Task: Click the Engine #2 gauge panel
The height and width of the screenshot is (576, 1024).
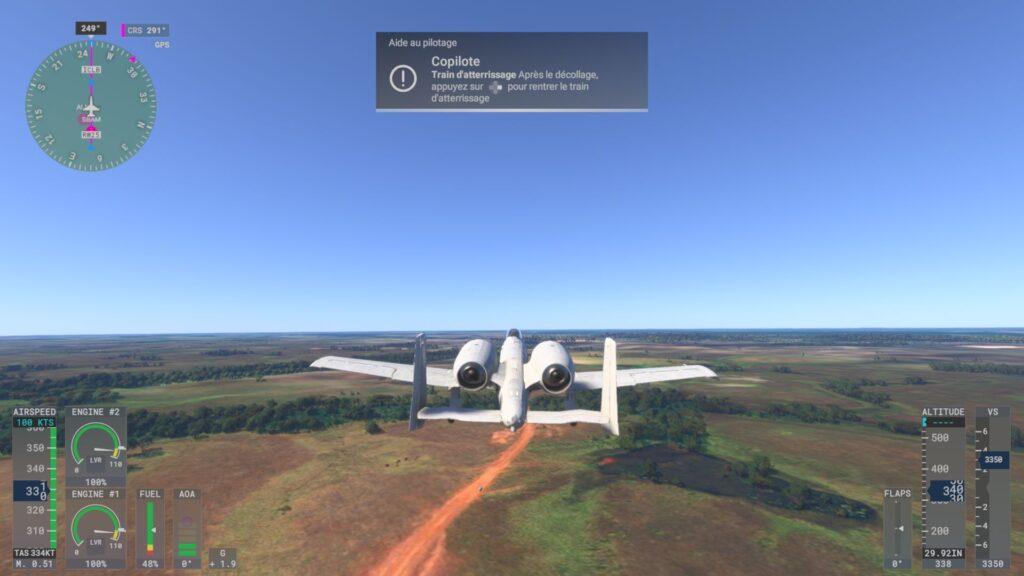Action: [x=96, y=447]
